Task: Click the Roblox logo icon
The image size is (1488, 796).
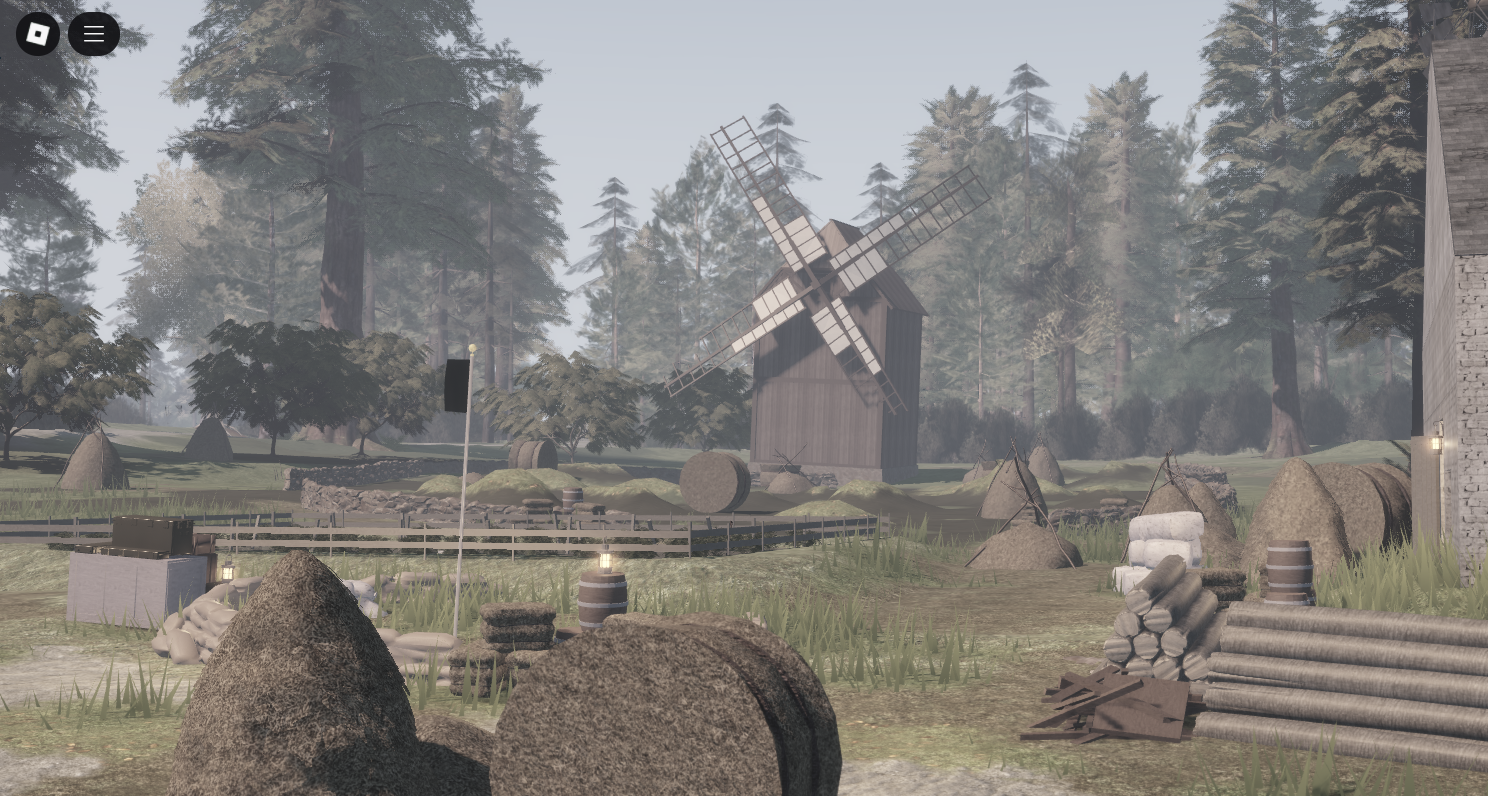Action: [x=37, y=33]
